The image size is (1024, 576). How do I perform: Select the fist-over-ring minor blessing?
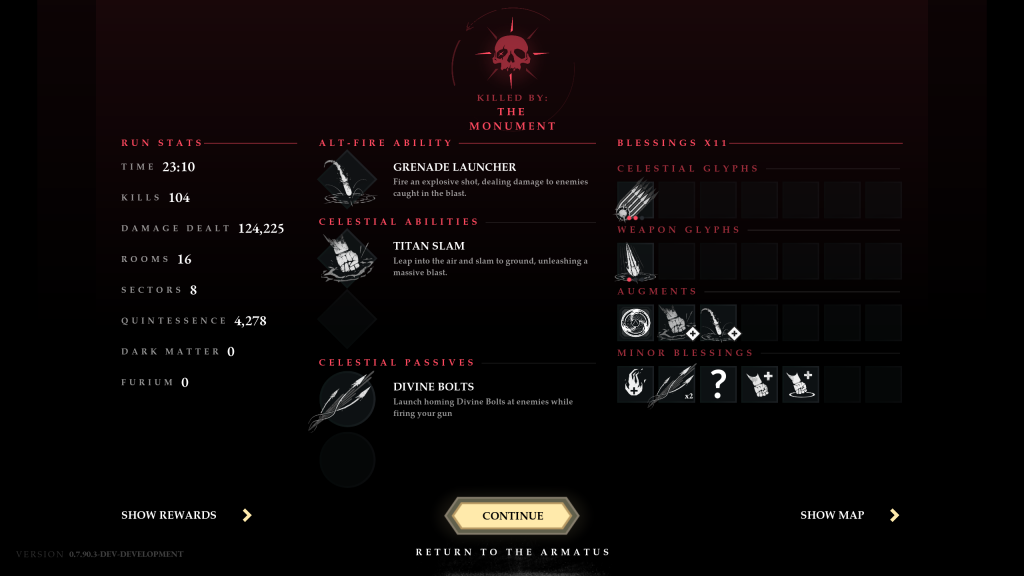click(800, 384)
